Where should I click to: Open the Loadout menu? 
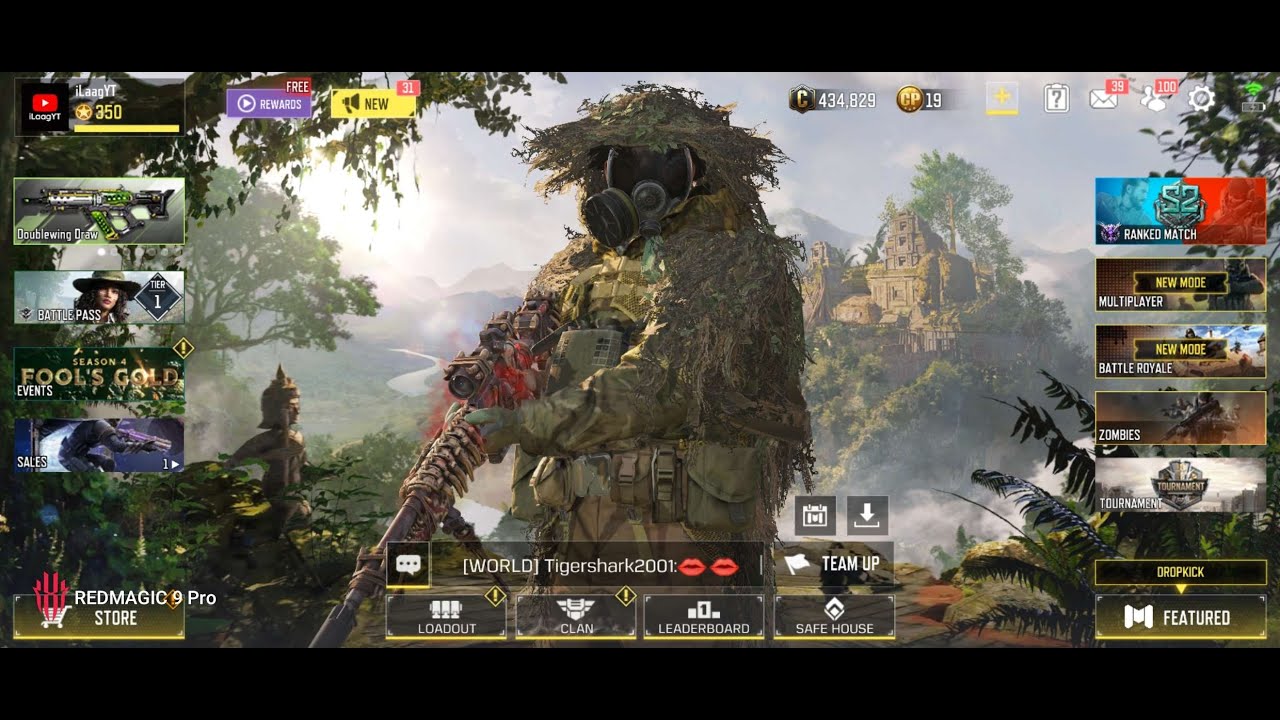click(446, 616)
